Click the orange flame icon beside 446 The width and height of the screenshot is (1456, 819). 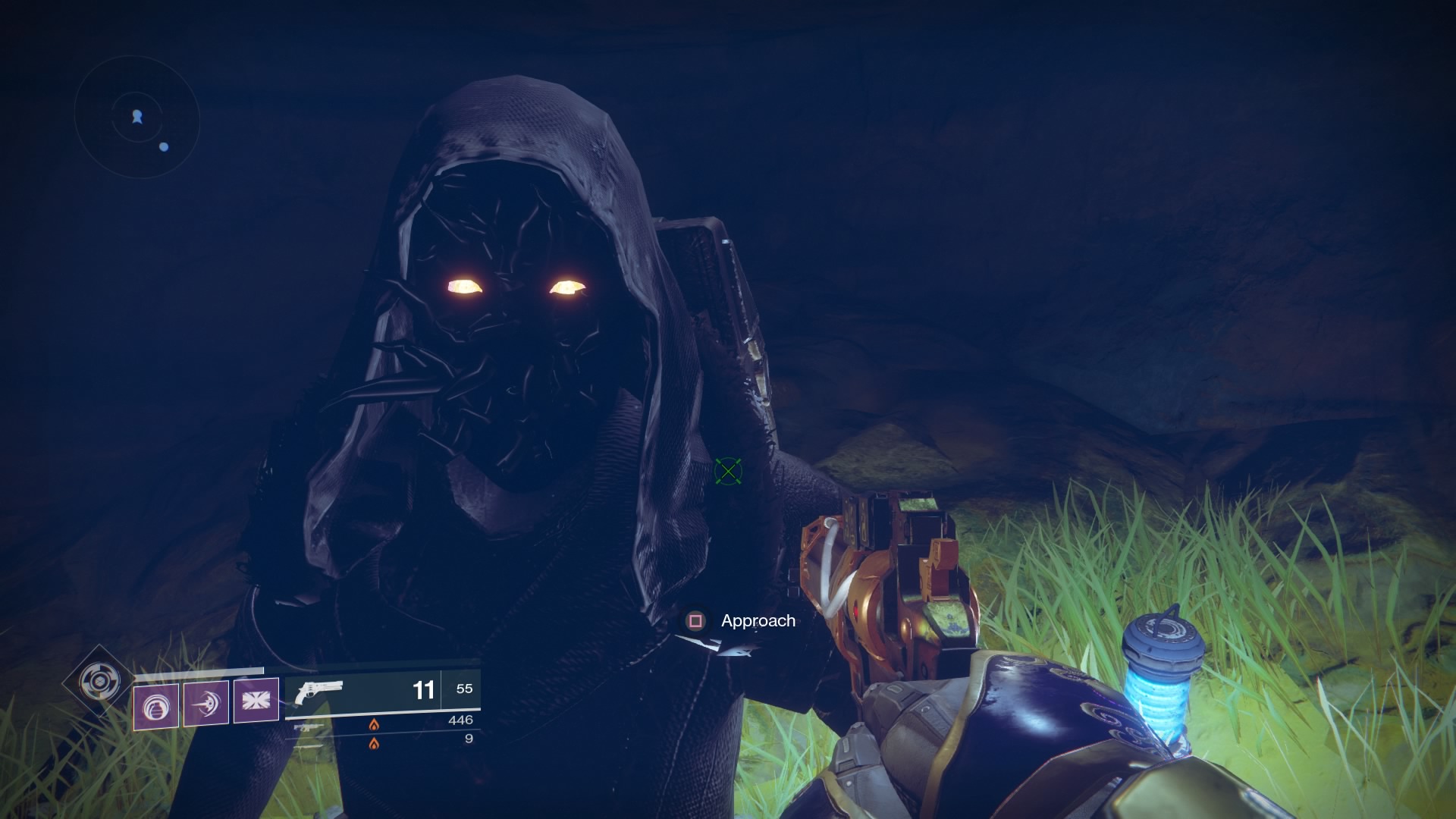(374, 723)
